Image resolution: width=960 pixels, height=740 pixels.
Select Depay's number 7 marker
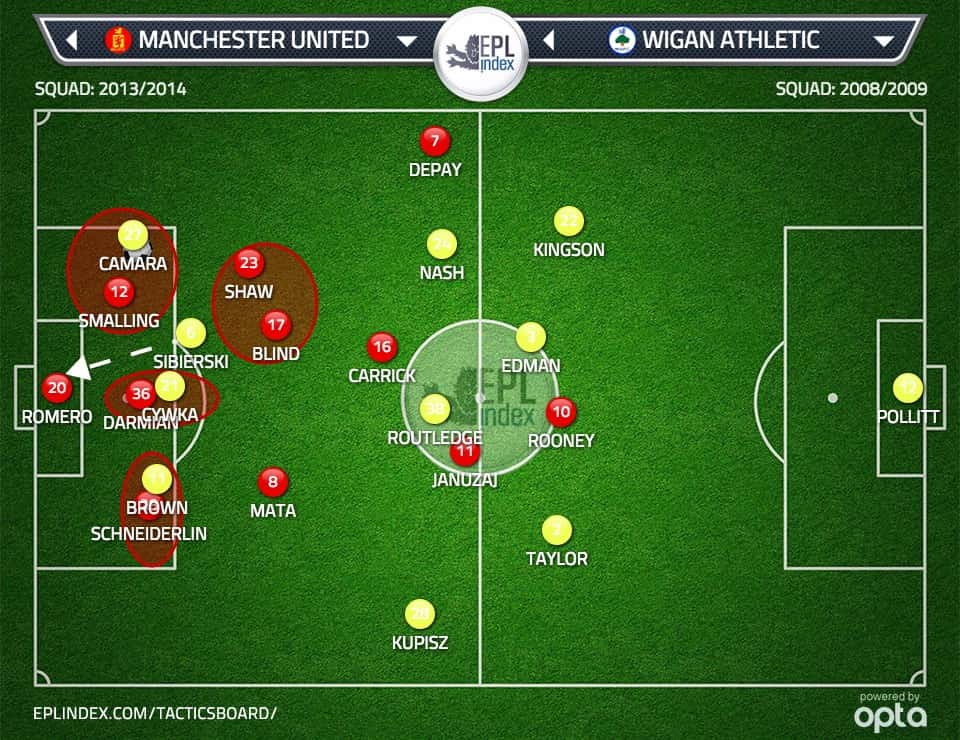[x=435, y=142]
